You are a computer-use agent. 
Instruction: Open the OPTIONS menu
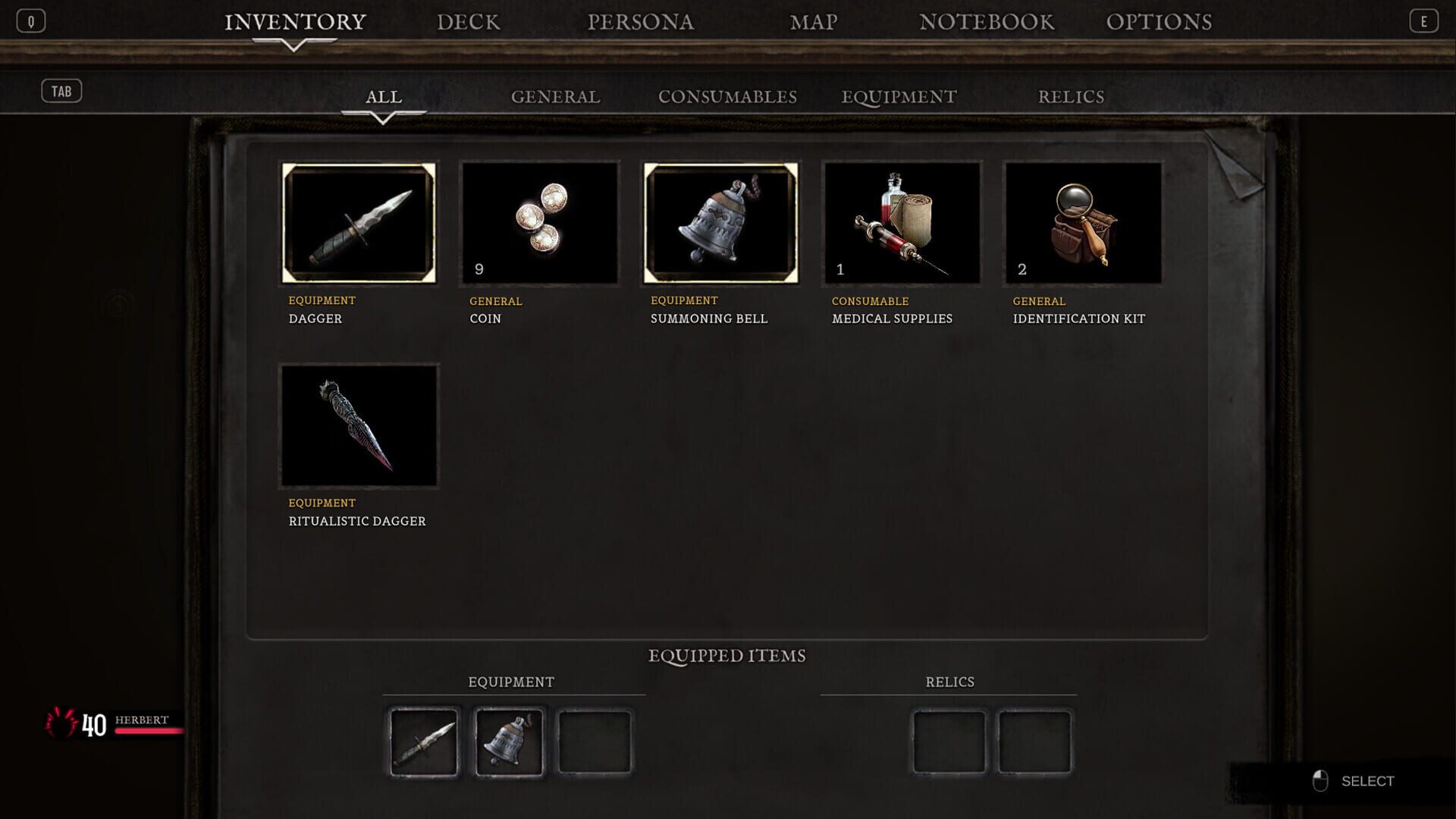click(1162, 22)
